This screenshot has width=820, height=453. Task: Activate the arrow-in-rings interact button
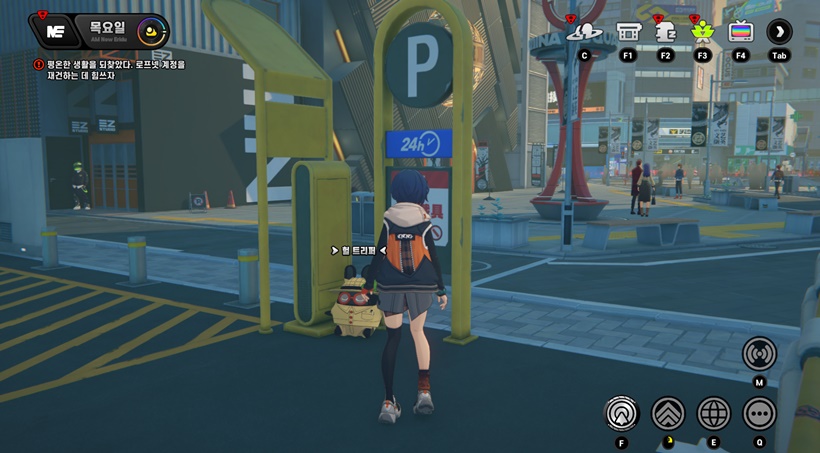(622, 412)
